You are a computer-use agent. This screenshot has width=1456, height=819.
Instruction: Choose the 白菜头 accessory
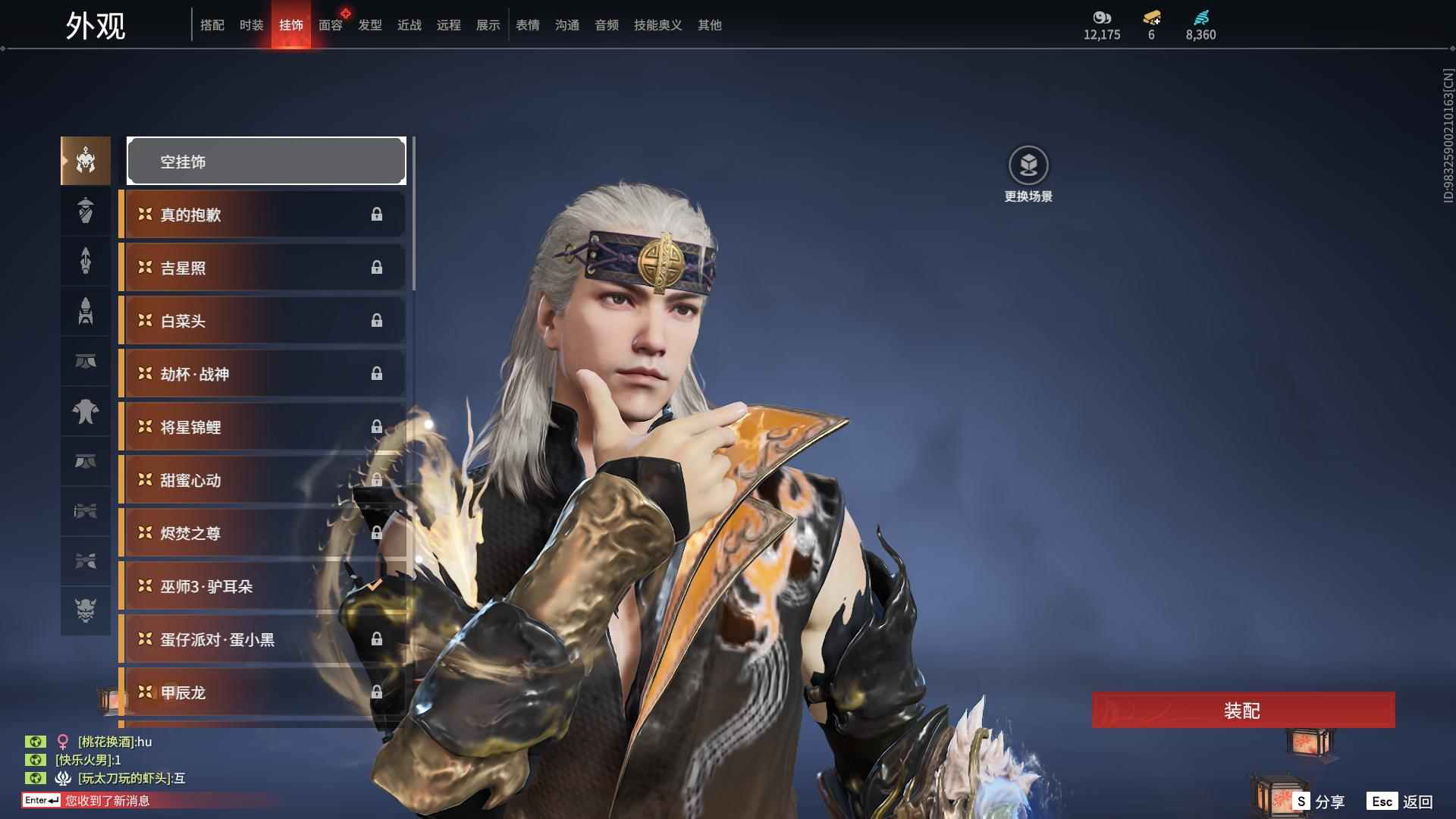[x=262, y=321]
